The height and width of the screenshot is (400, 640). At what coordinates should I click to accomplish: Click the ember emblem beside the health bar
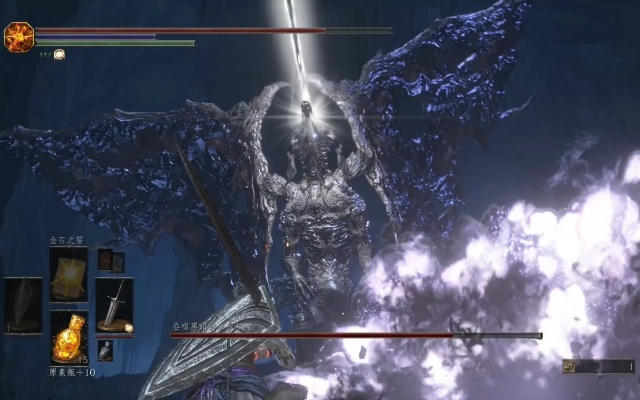pos(18,38)
